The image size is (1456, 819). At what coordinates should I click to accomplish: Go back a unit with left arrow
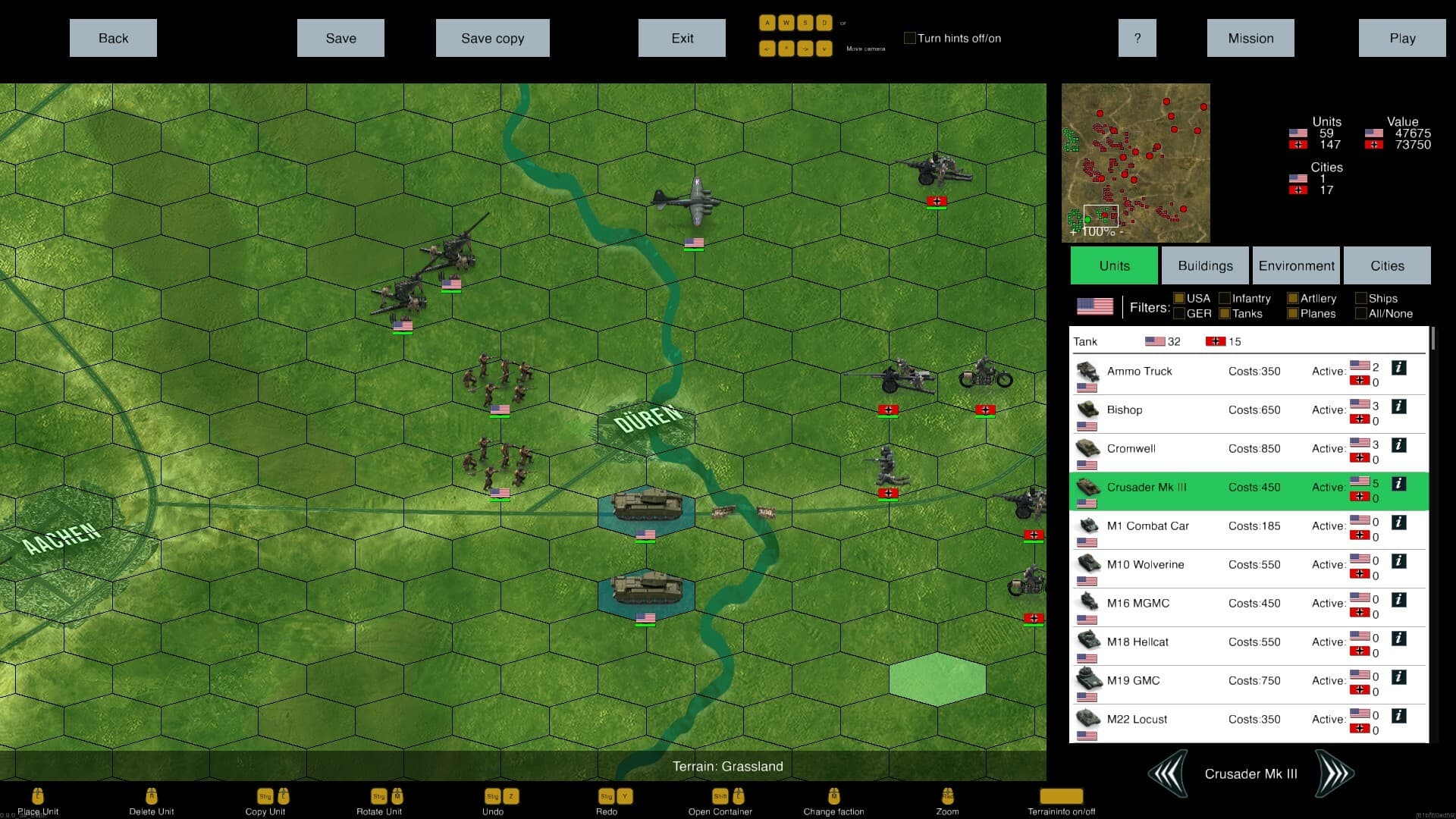pyautogui.click(x=1168, y=773)
